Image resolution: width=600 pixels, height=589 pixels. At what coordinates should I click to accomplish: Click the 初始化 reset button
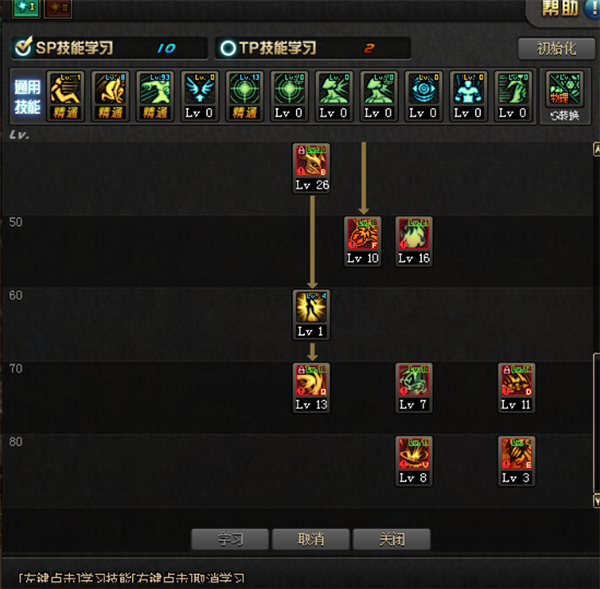click(556, 48)
